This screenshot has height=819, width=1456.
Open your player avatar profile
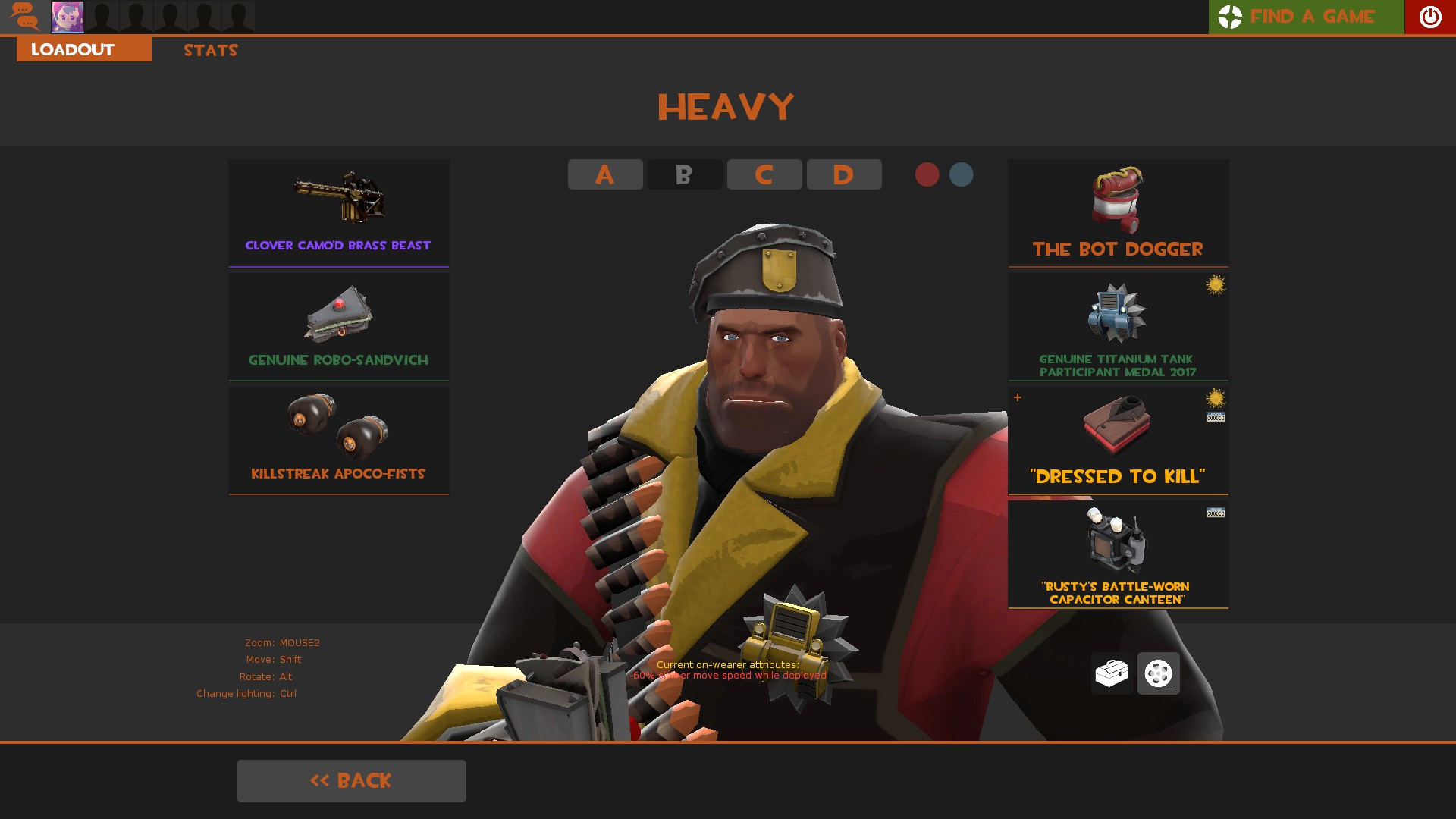pyautogui.click(x=68, y=17)
